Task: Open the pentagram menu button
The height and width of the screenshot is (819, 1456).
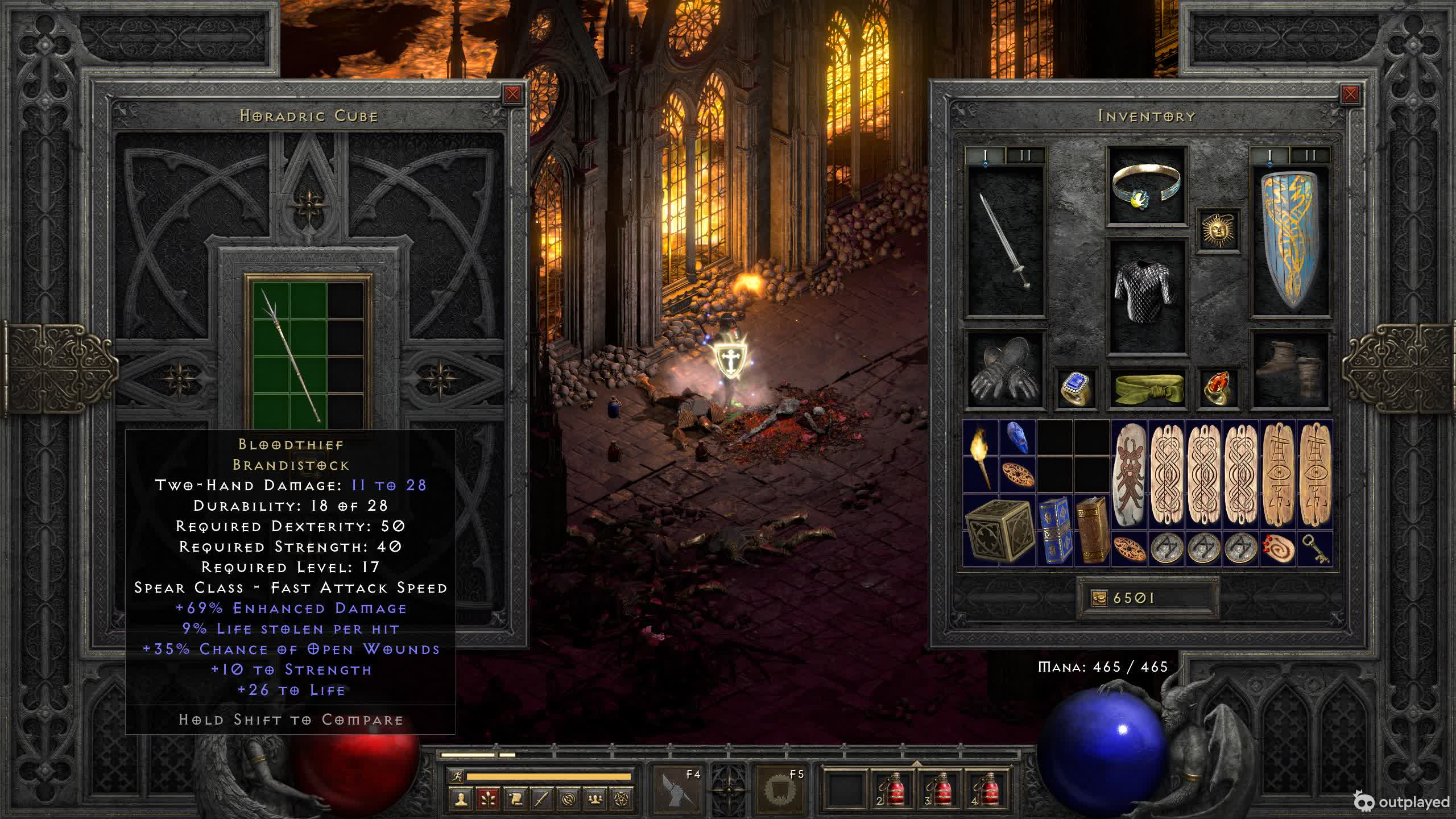Action: click(x=622, y=799)
